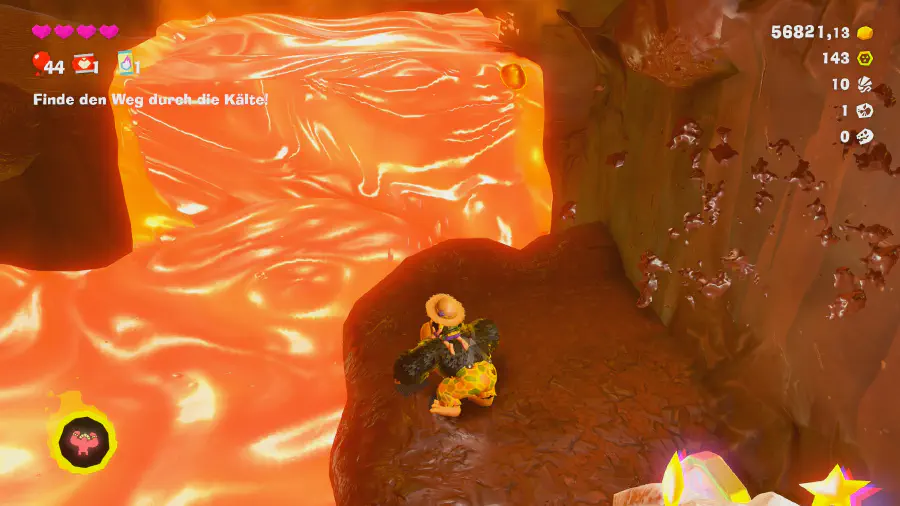Use the red heart juice can
The height and width of the screenshot is (506, 900).
point(85,65)
